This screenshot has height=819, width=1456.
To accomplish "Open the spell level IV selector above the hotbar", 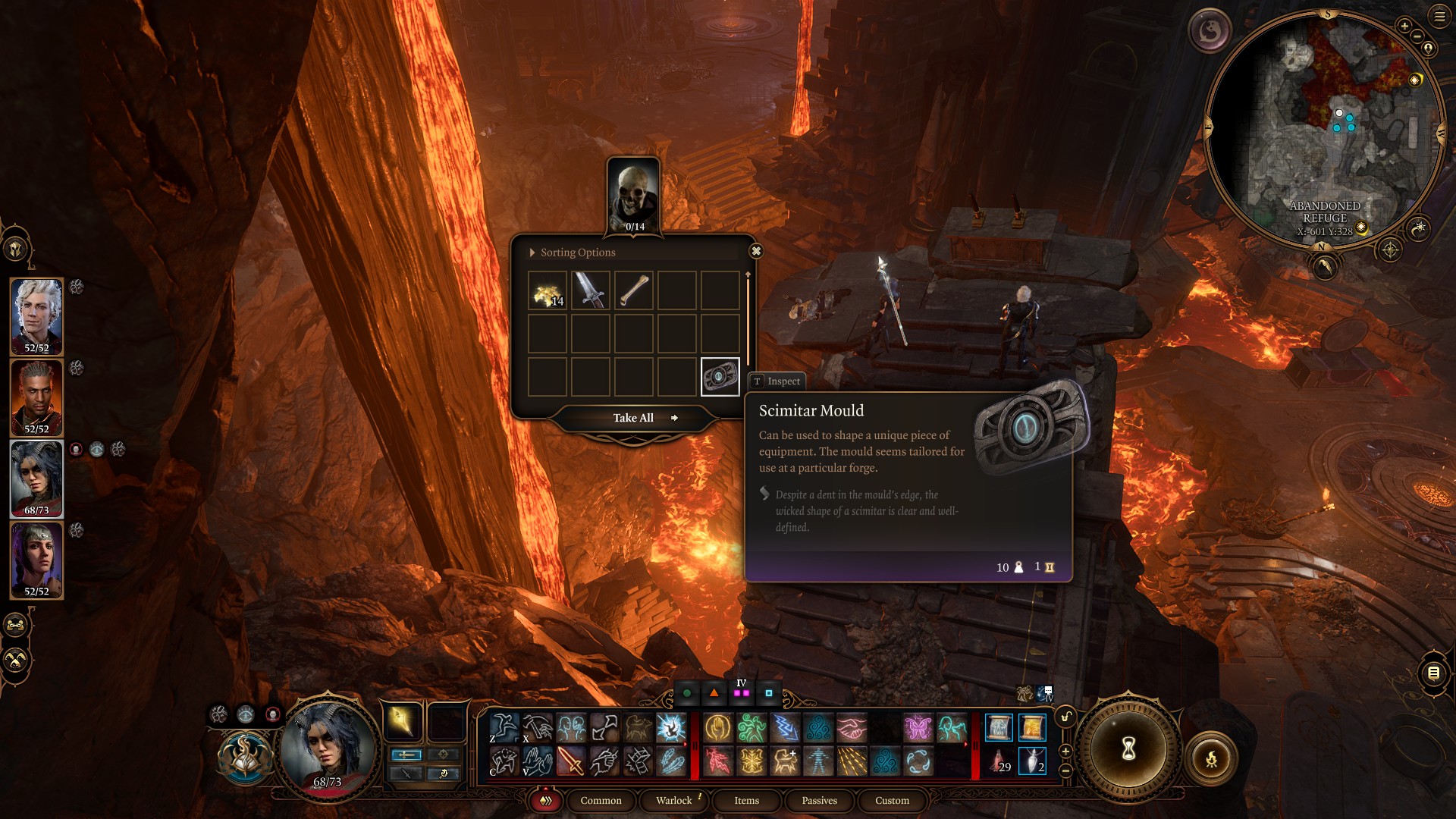I will (x=742, y=692).
